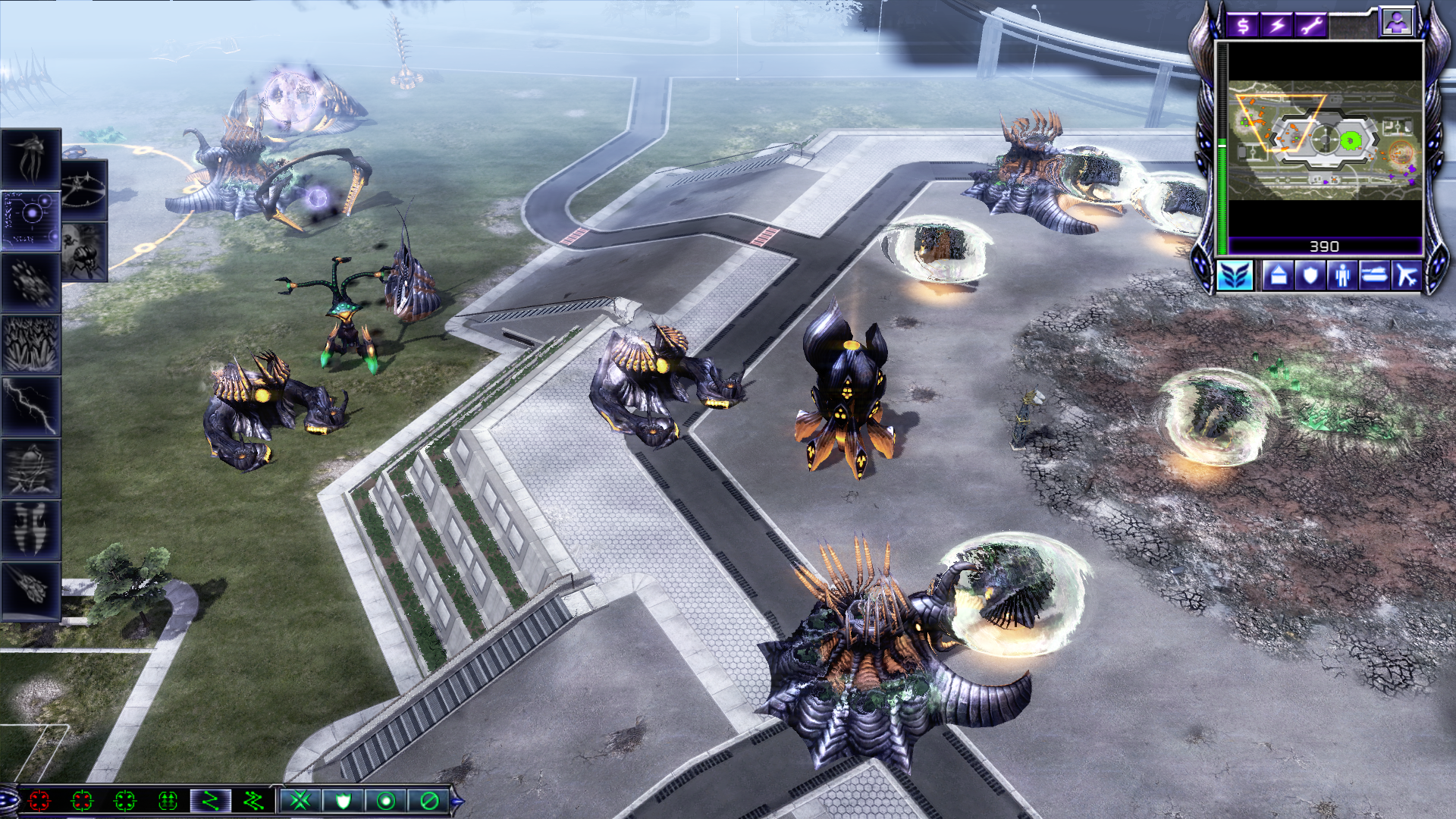1456x819 pixels.
Task: Activate the repair wrench button
Action: click(x=1312, y=26)
